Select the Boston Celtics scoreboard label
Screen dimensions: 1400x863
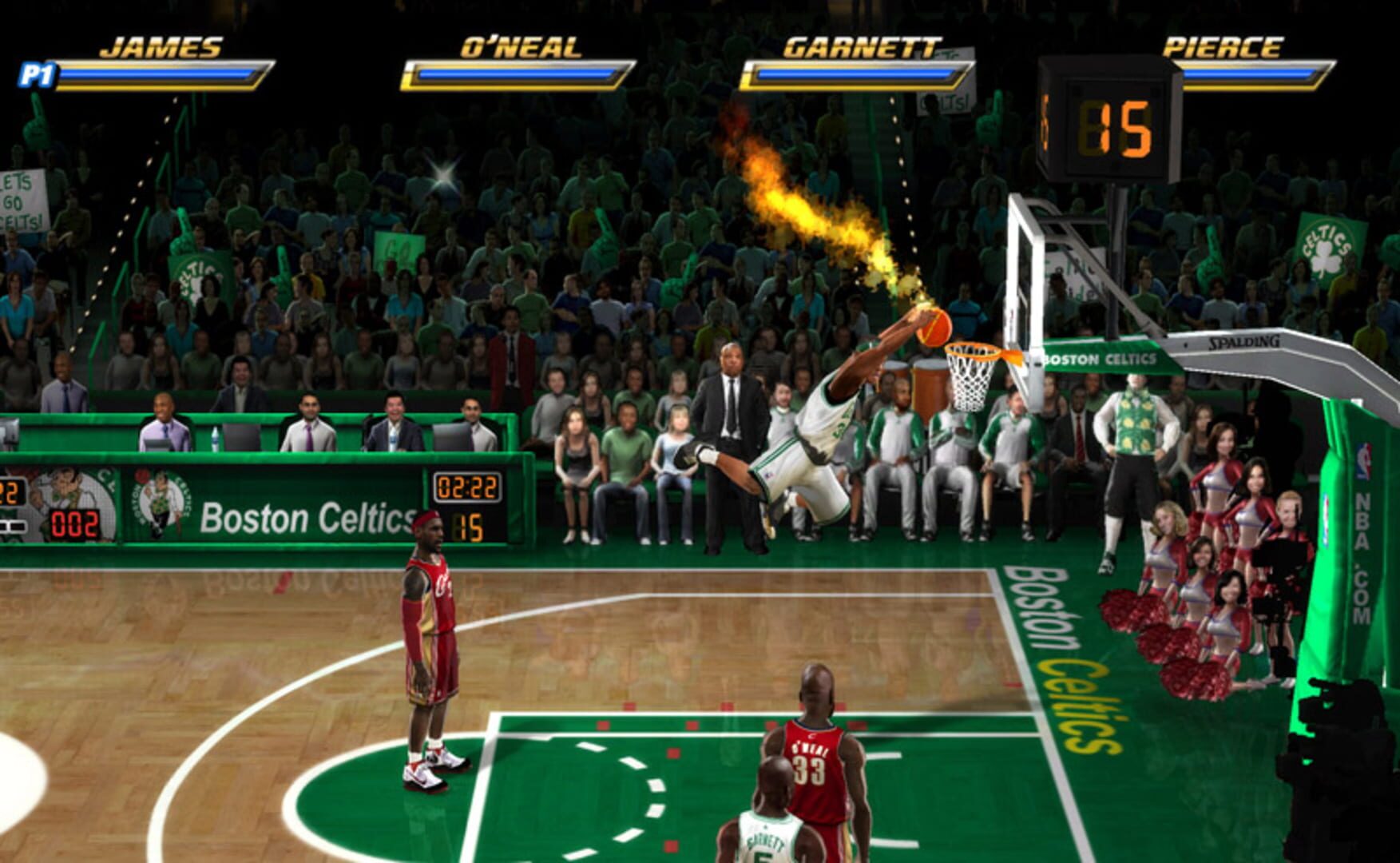(x=306, y=518)
